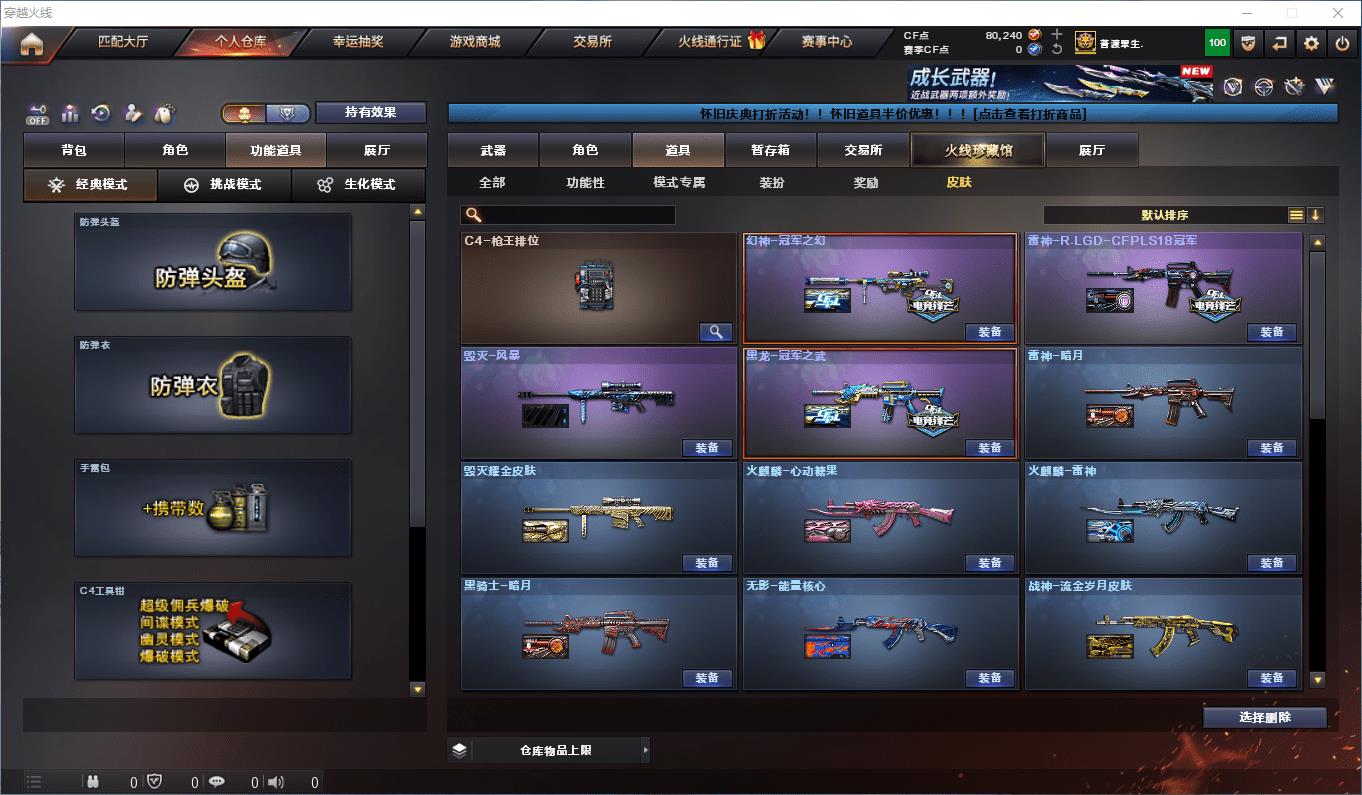
Task: Select the 防弹衣 armor item
Action: 213,385
